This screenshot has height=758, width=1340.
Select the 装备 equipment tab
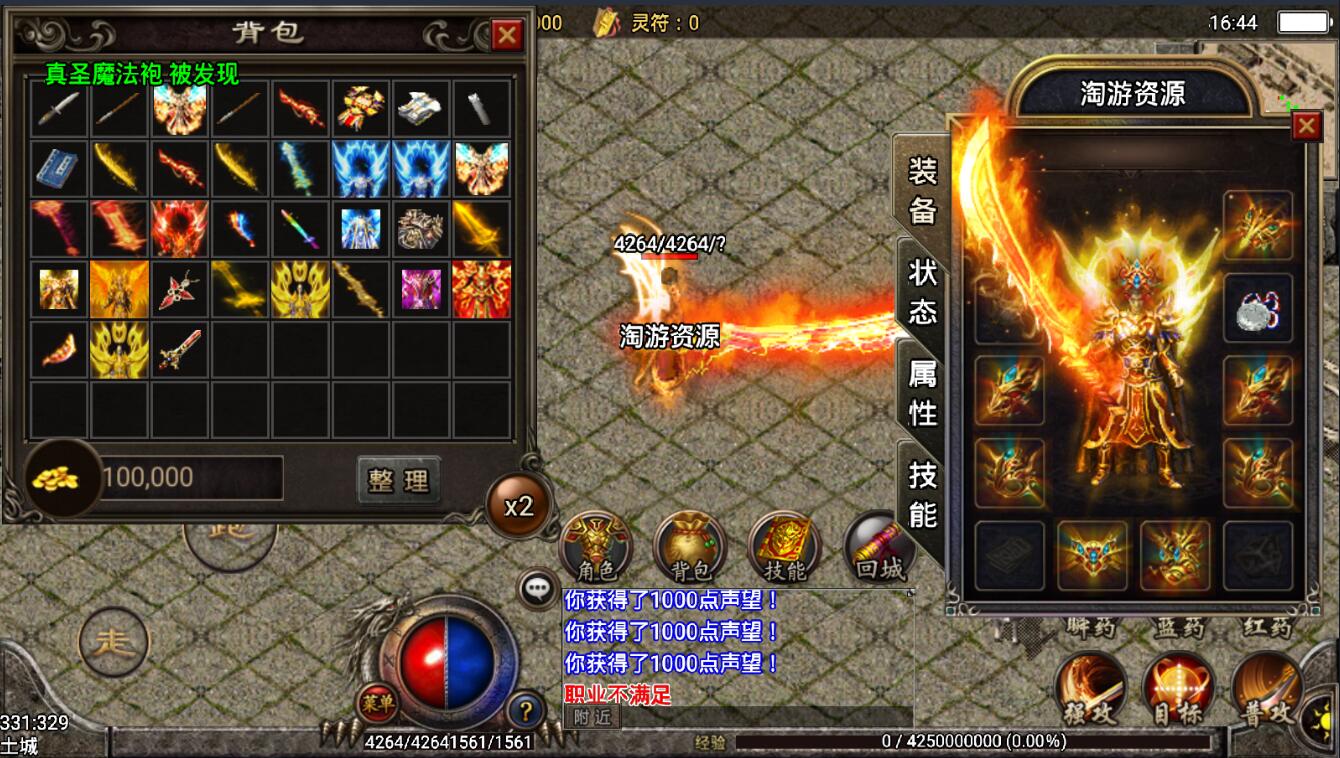(922, 190)
